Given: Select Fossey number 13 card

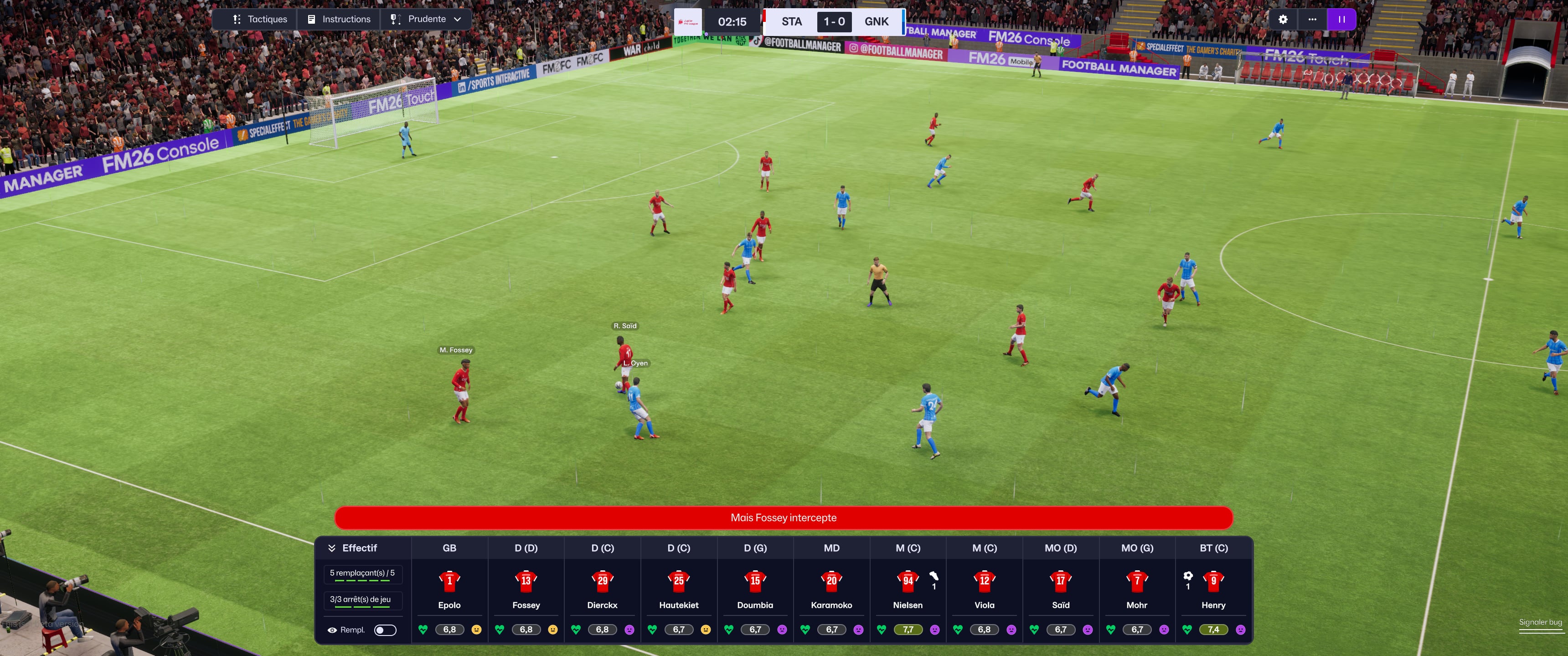Looking at the screenshot, I should tap(526, 580).
